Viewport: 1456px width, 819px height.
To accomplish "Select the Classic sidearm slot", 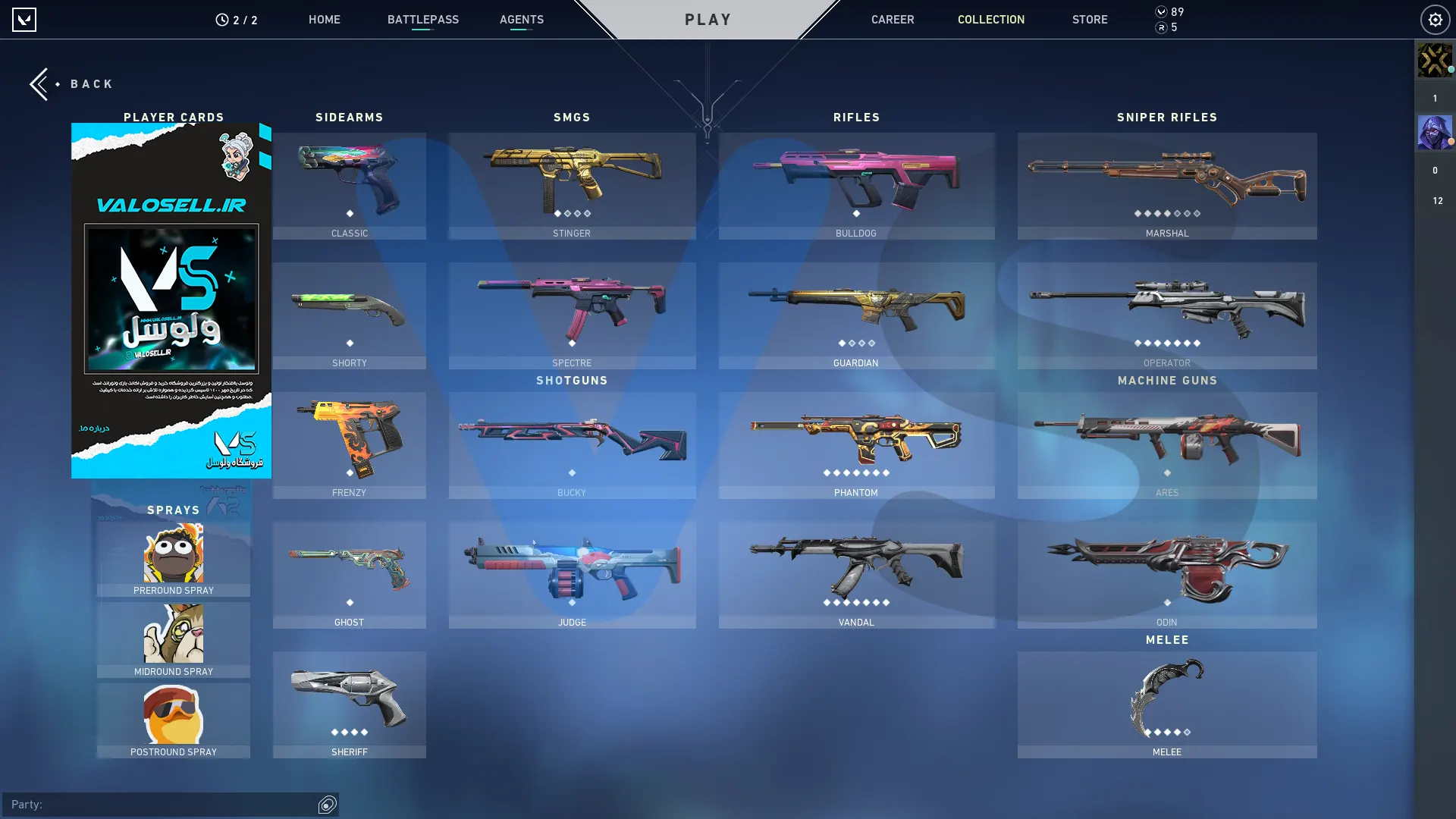I will pos(349,186).
